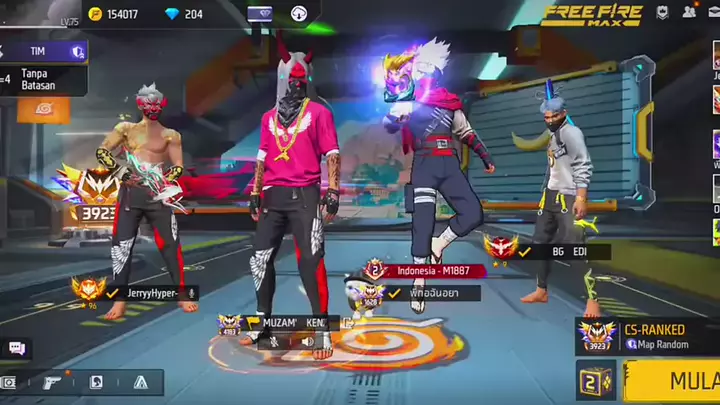Open the guild shield icon
The height and width of the screenshot is (405, 720).
point(663,13)
